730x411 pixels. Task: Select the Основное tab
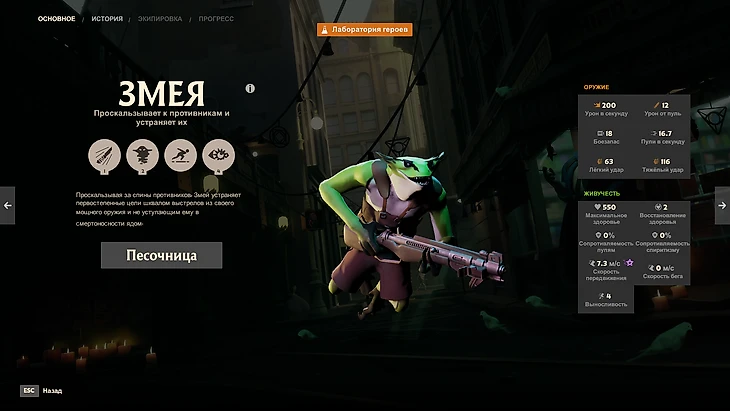[56, 19]
